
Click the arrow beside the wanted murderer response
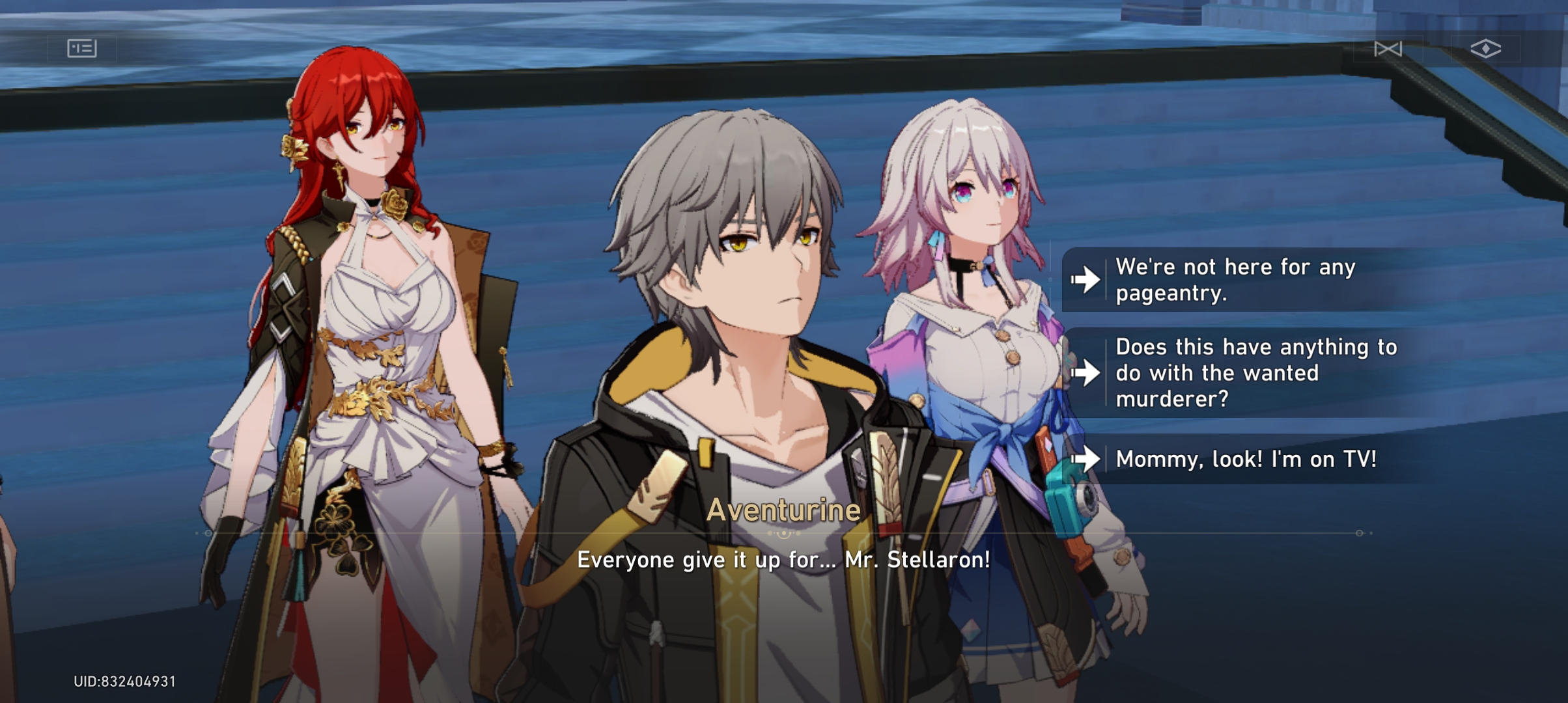pos(1085,372)
